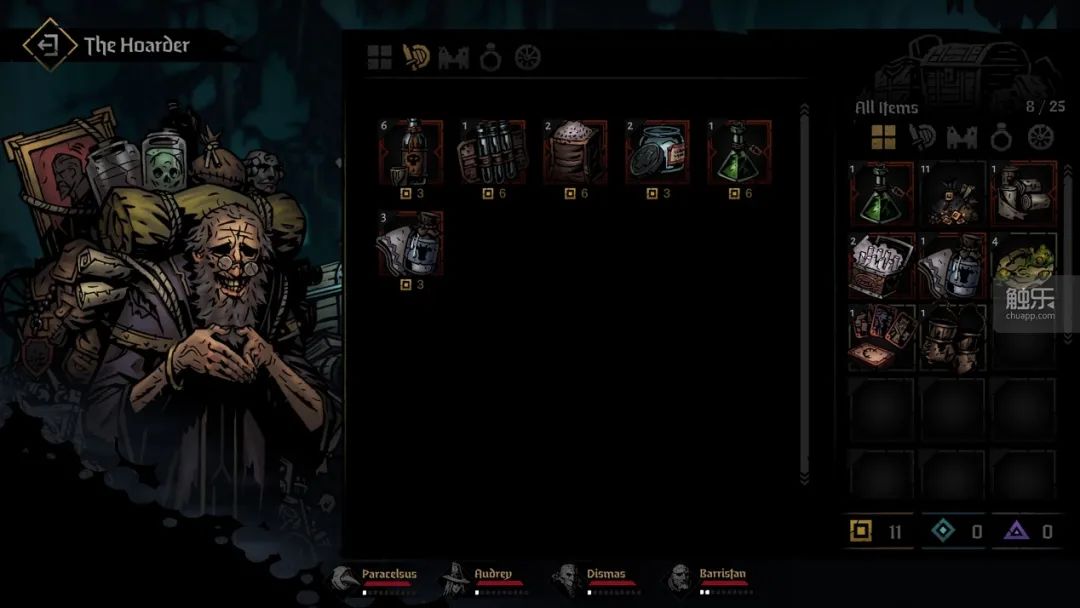Filter inventory by the wagon wheel icon
This screenshot has height=608, width=1080.
1041,137
